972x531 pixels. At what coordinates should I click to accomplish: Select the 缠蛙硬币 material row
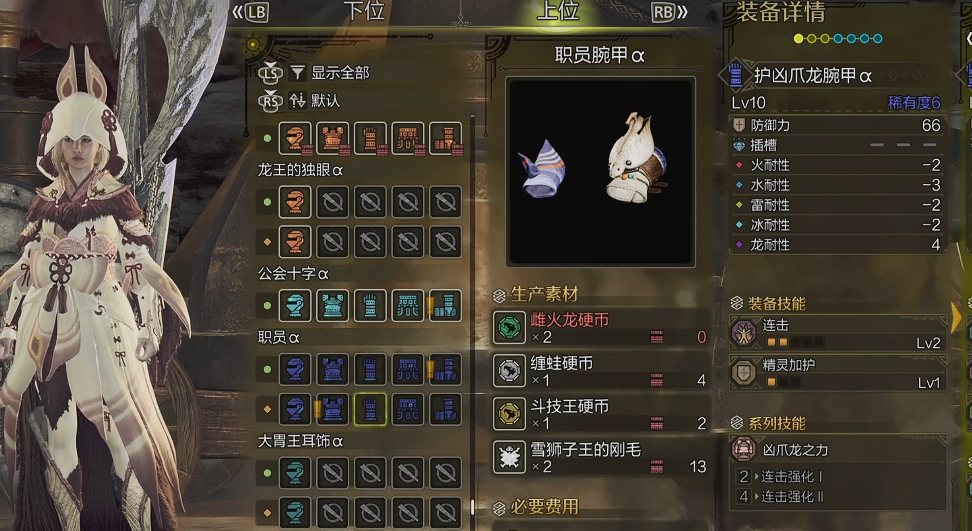click(600, 371)
